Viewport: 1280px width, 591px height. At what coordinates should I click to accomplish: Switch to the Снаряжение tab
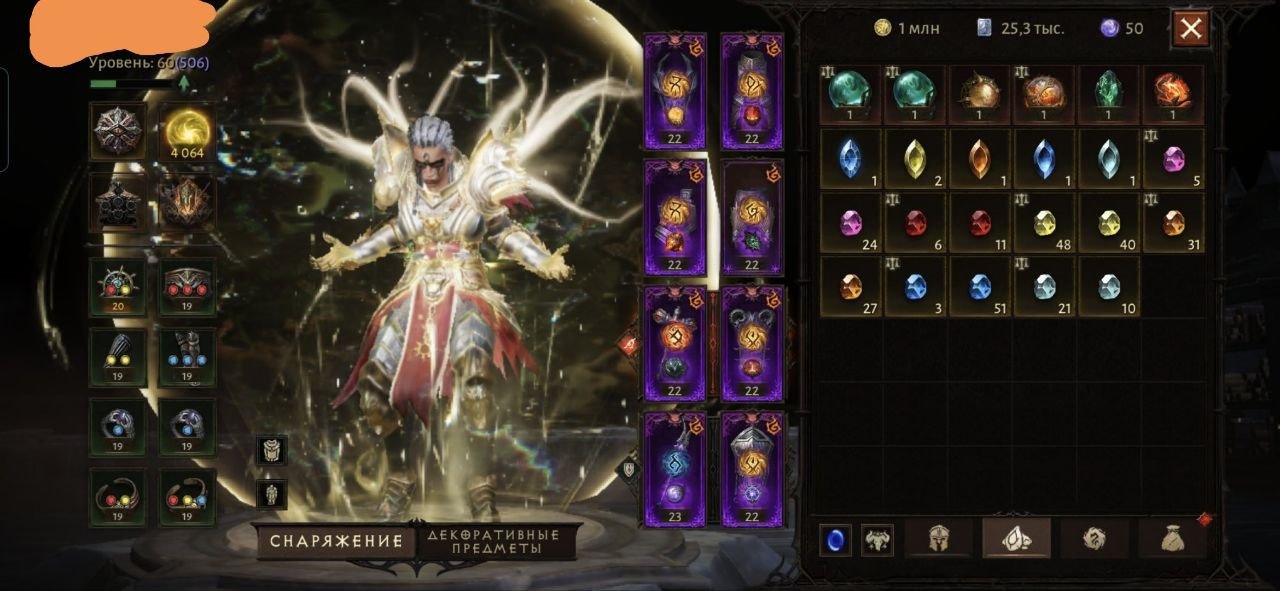(335, 541)
